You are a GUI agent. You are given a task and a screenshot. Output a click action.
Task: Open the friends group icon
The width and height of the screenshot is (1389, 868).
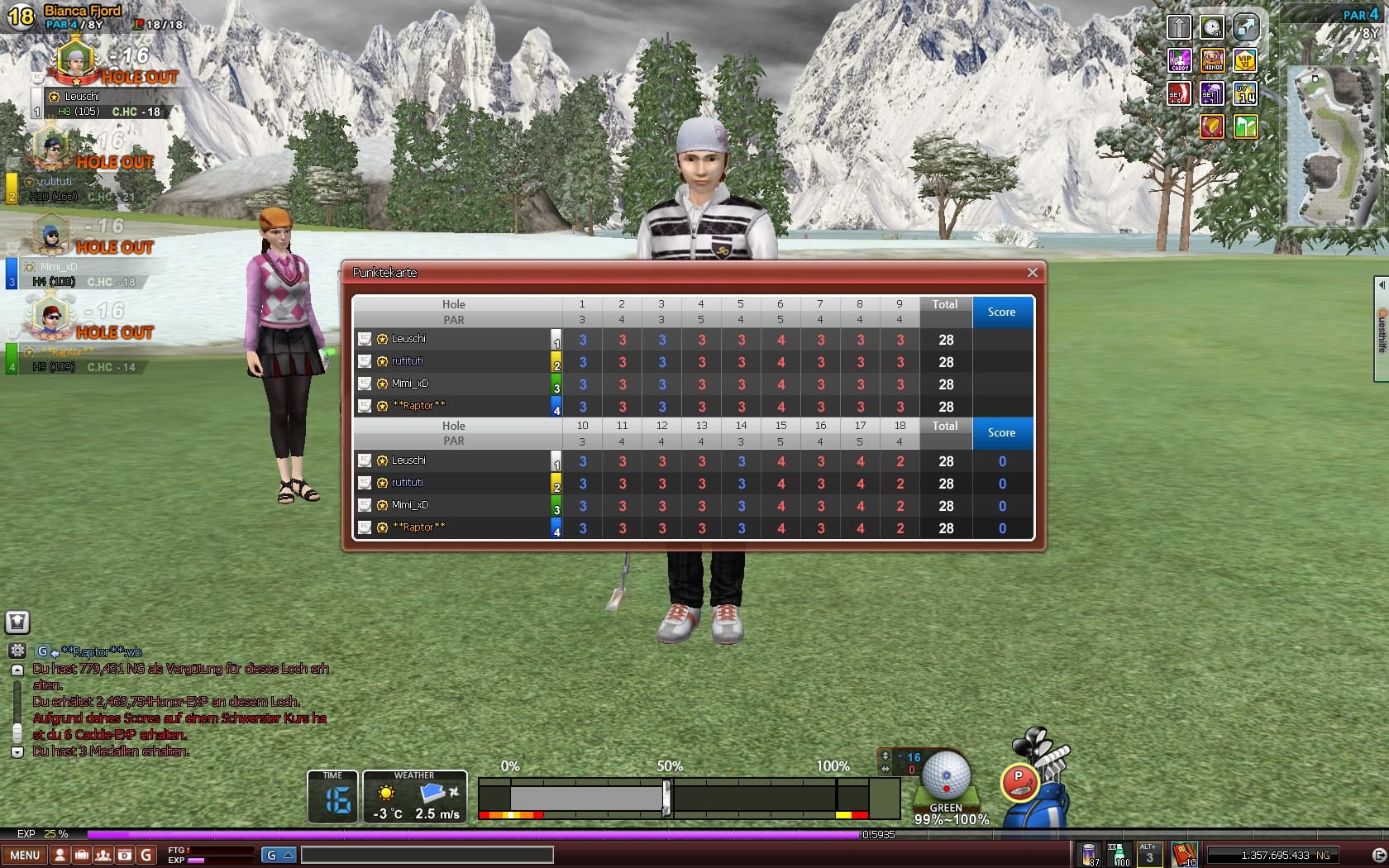click(x=103, y=855)
